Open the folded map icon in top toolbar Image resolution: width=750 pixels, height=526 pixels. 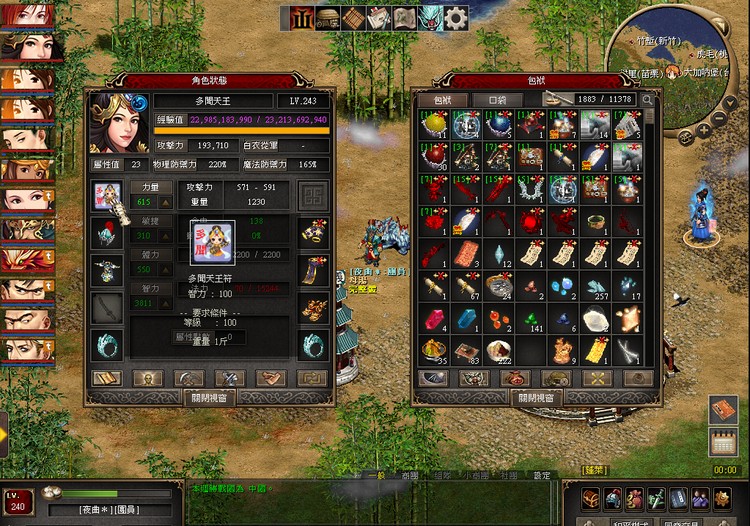point(404,18)
